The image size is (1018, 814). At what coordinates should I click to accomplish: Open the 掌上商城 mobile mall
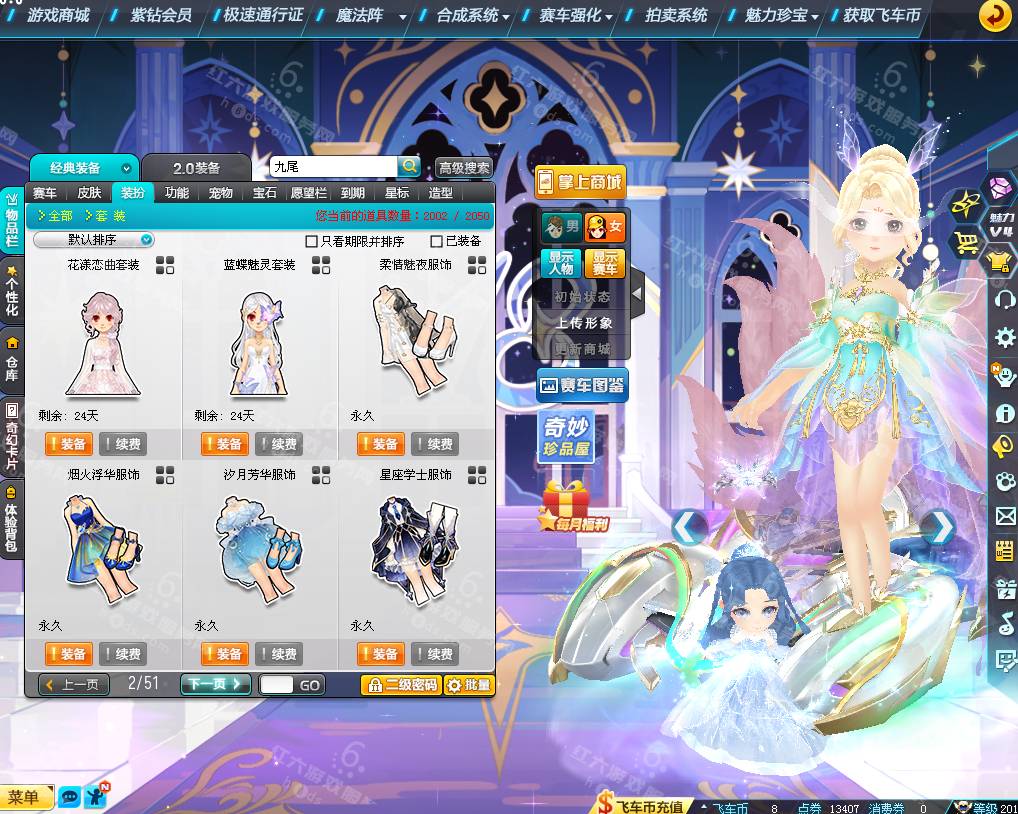coord(580,182)
